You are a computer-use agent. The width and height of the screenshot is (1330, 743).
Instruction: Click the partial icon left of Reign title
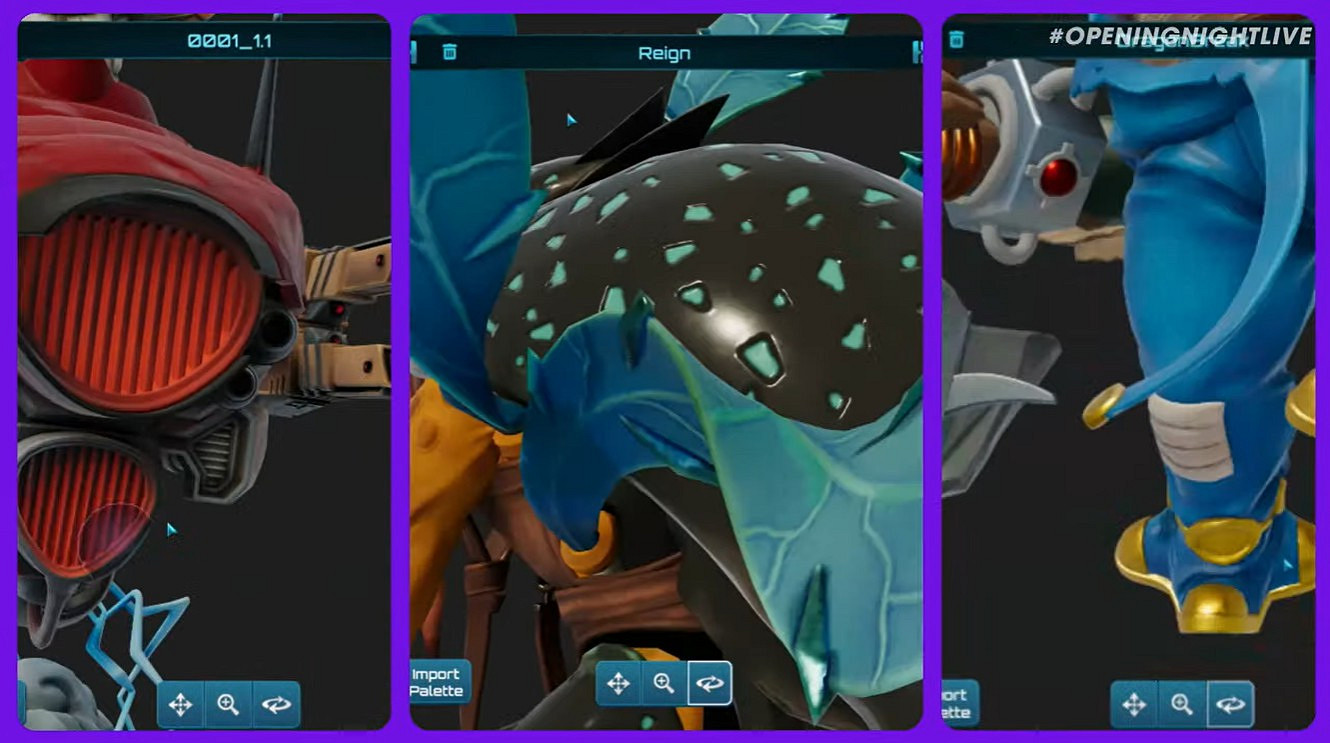(x=414, y=53)
